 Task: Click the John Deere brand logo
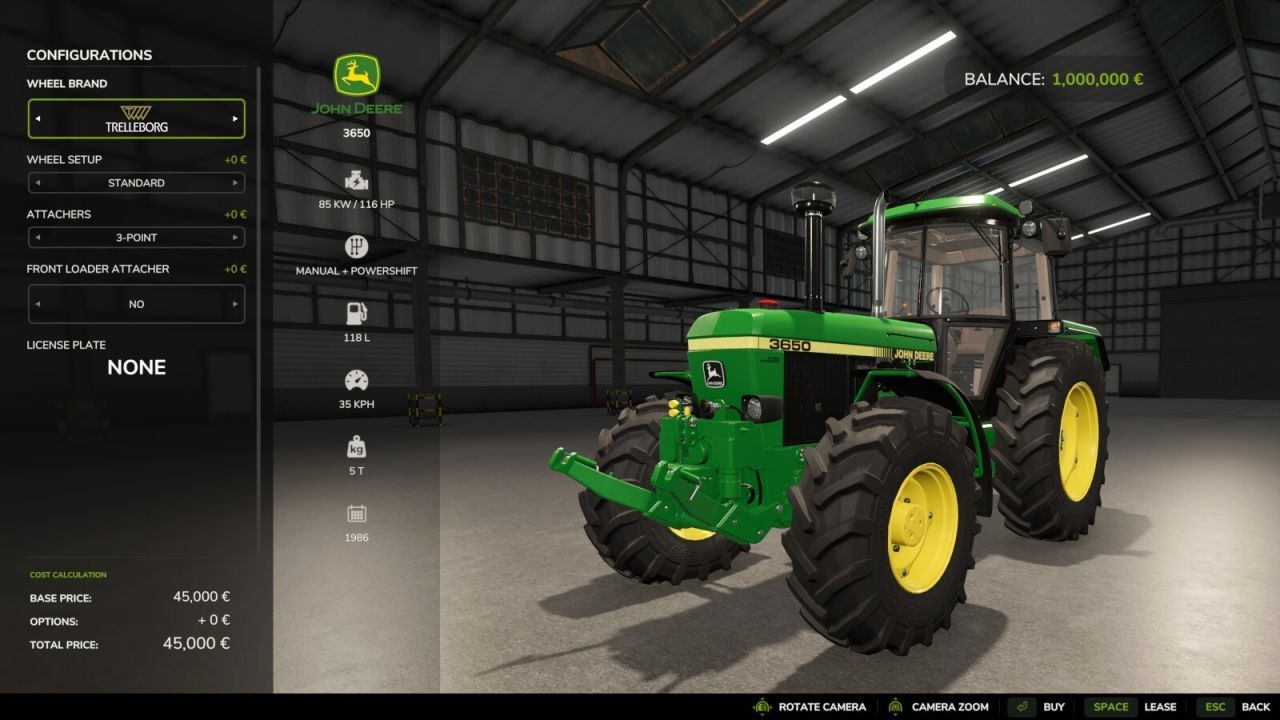tap(356, 76)
